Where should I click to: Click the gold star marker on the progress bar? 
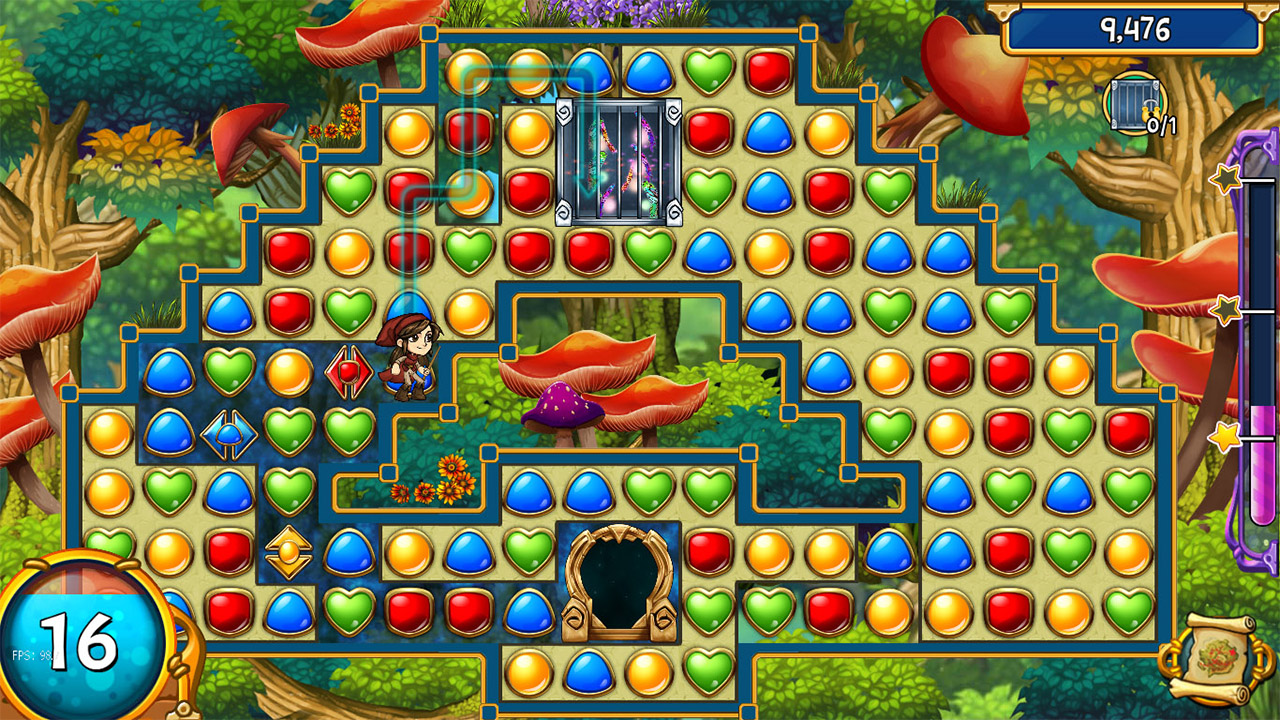pos(1225,437)
